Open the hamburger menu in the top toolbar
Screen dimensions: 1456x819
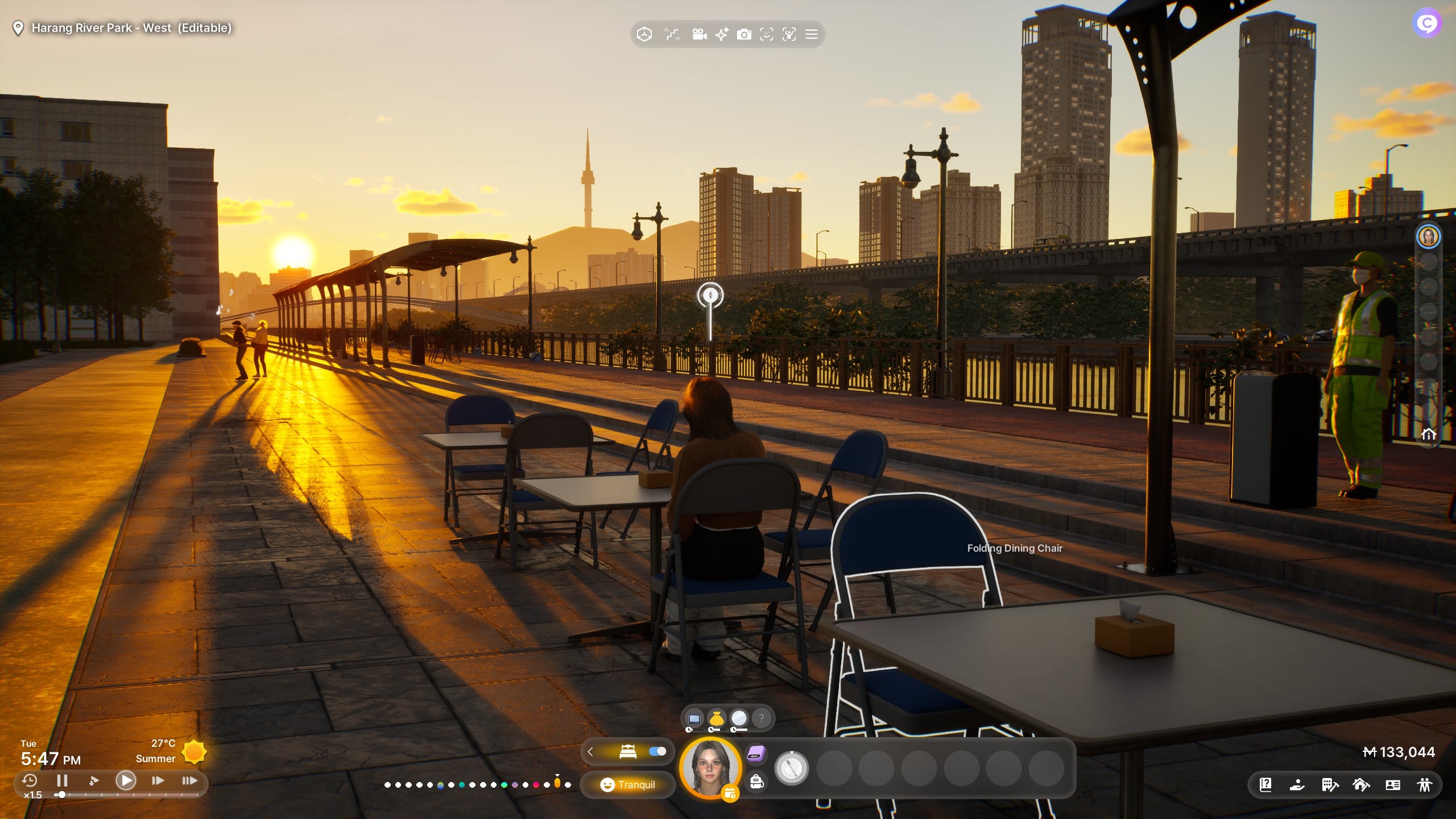pyautogui.click(x=812, y=34)
